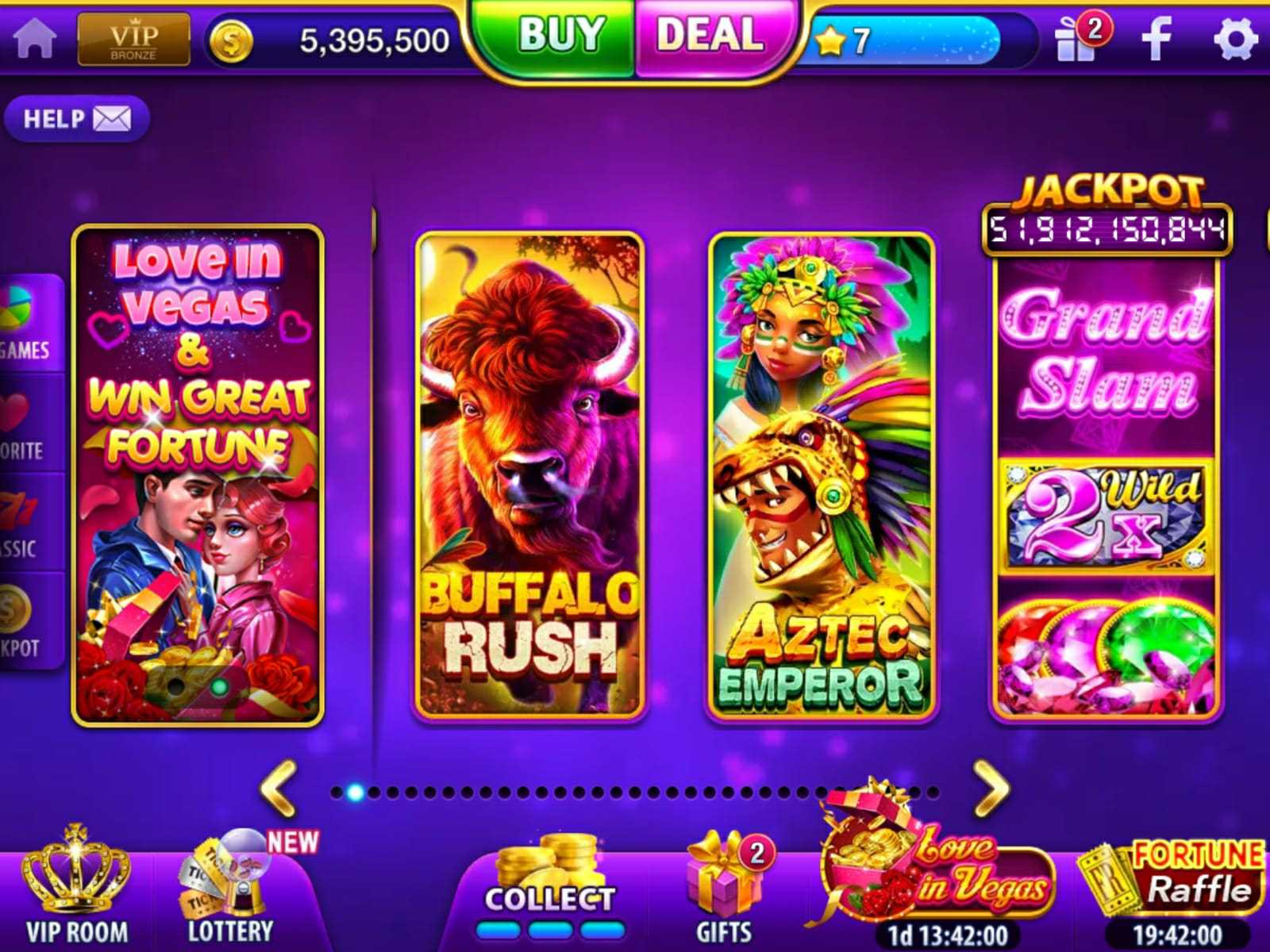Choose the Aztec Emperor slot machine
1270x952 pixels.
tap(822, 476)
